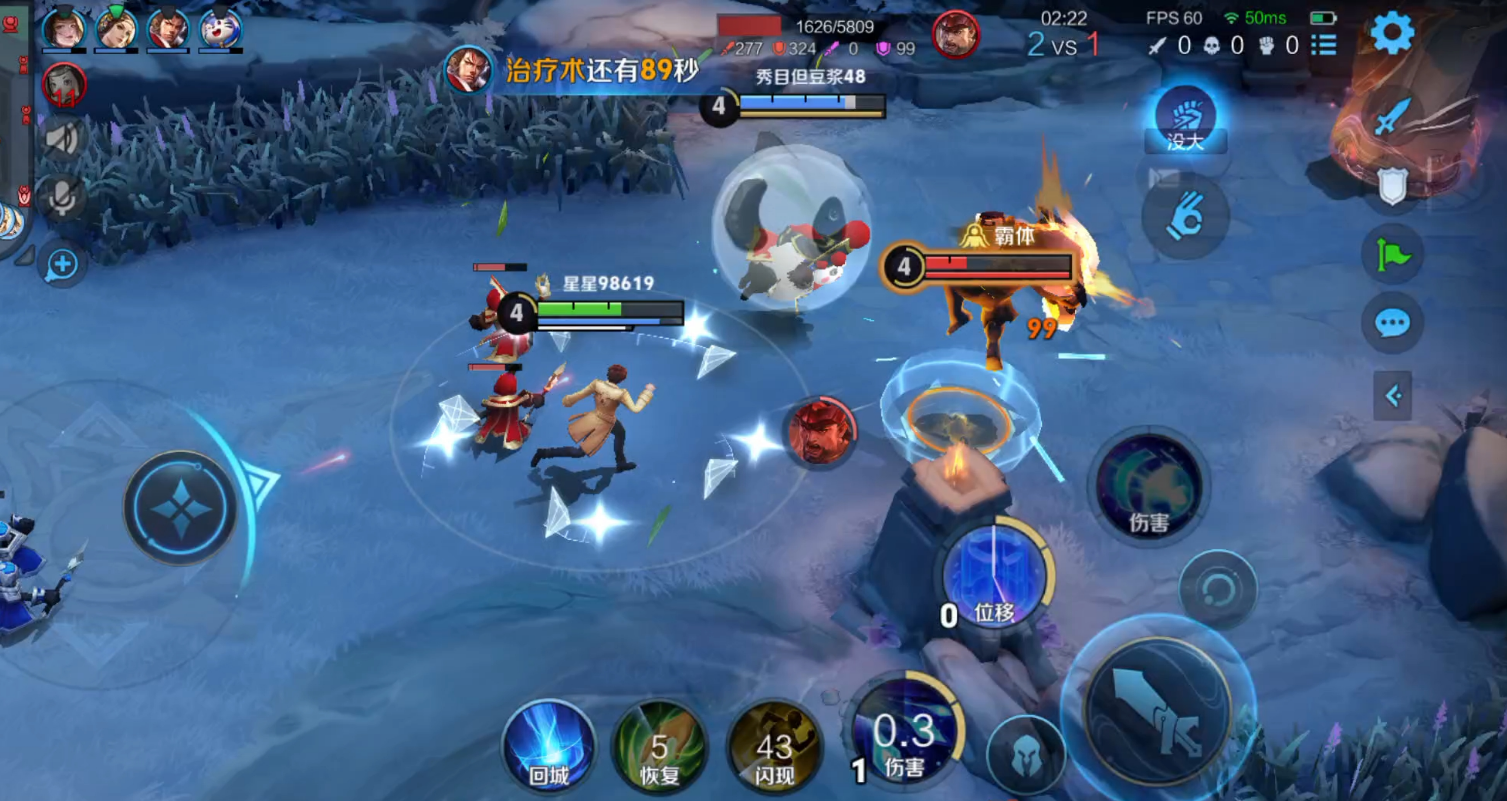Use the 恢复 heal spell
The image size is (1507, 801).
point(659,747)
